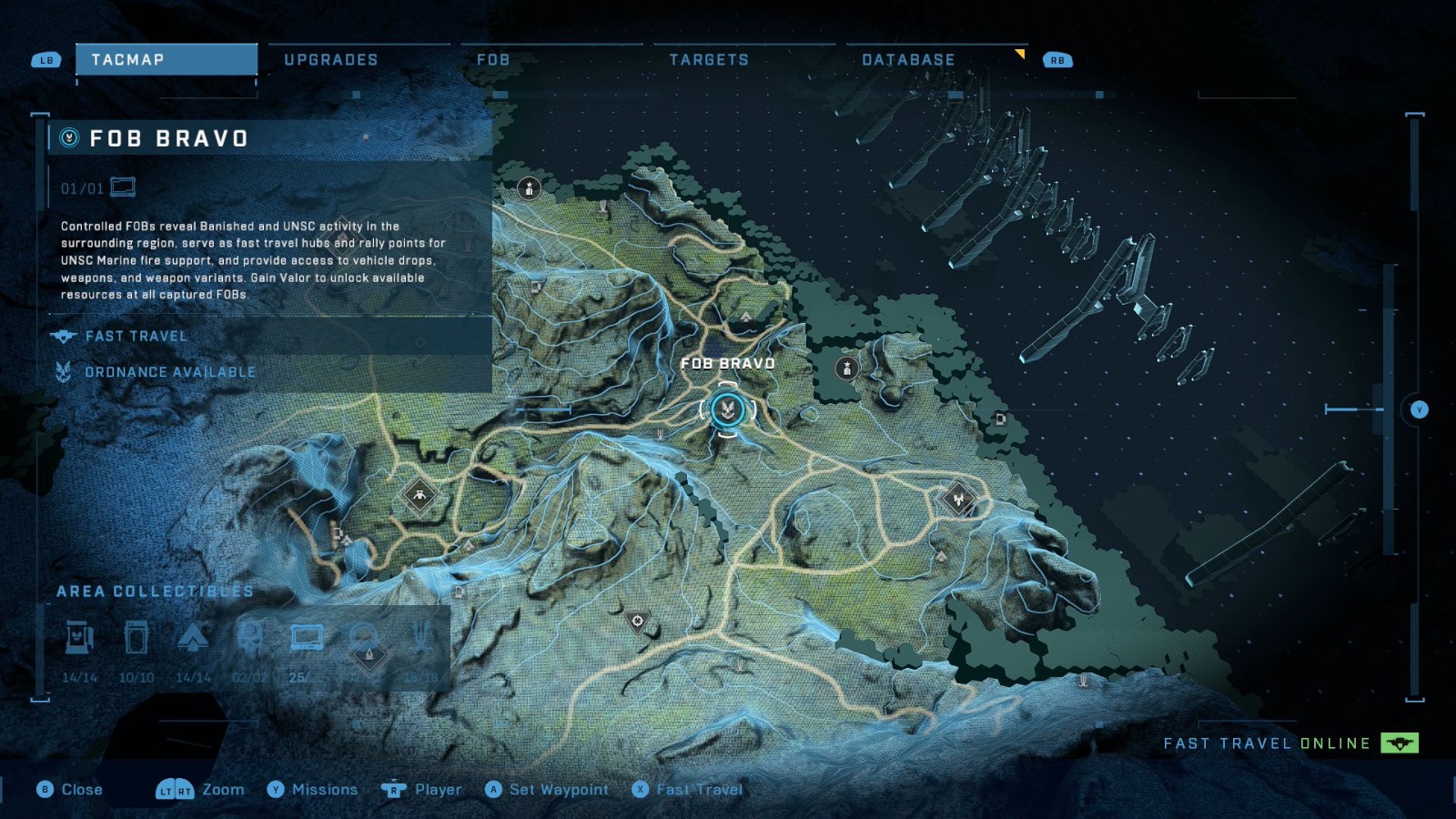Image resolution: width=1456 pixels, height=819 pixels.
Task: Open the TARGETS tab
Action: [x=710, y=60]
